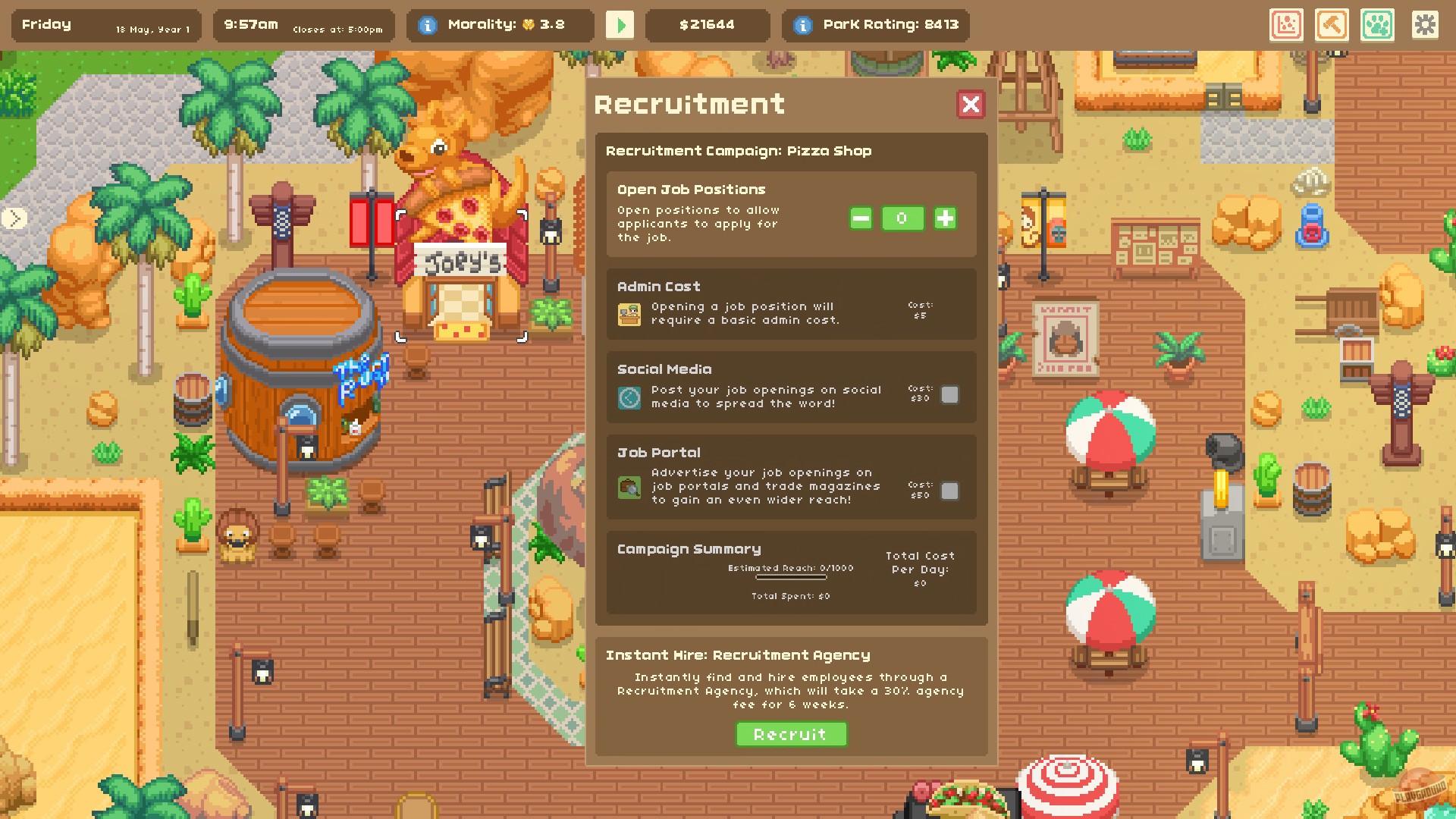Click the Social Media globe icon
This screenshot has height=819, width=1456.
[629, 397]
